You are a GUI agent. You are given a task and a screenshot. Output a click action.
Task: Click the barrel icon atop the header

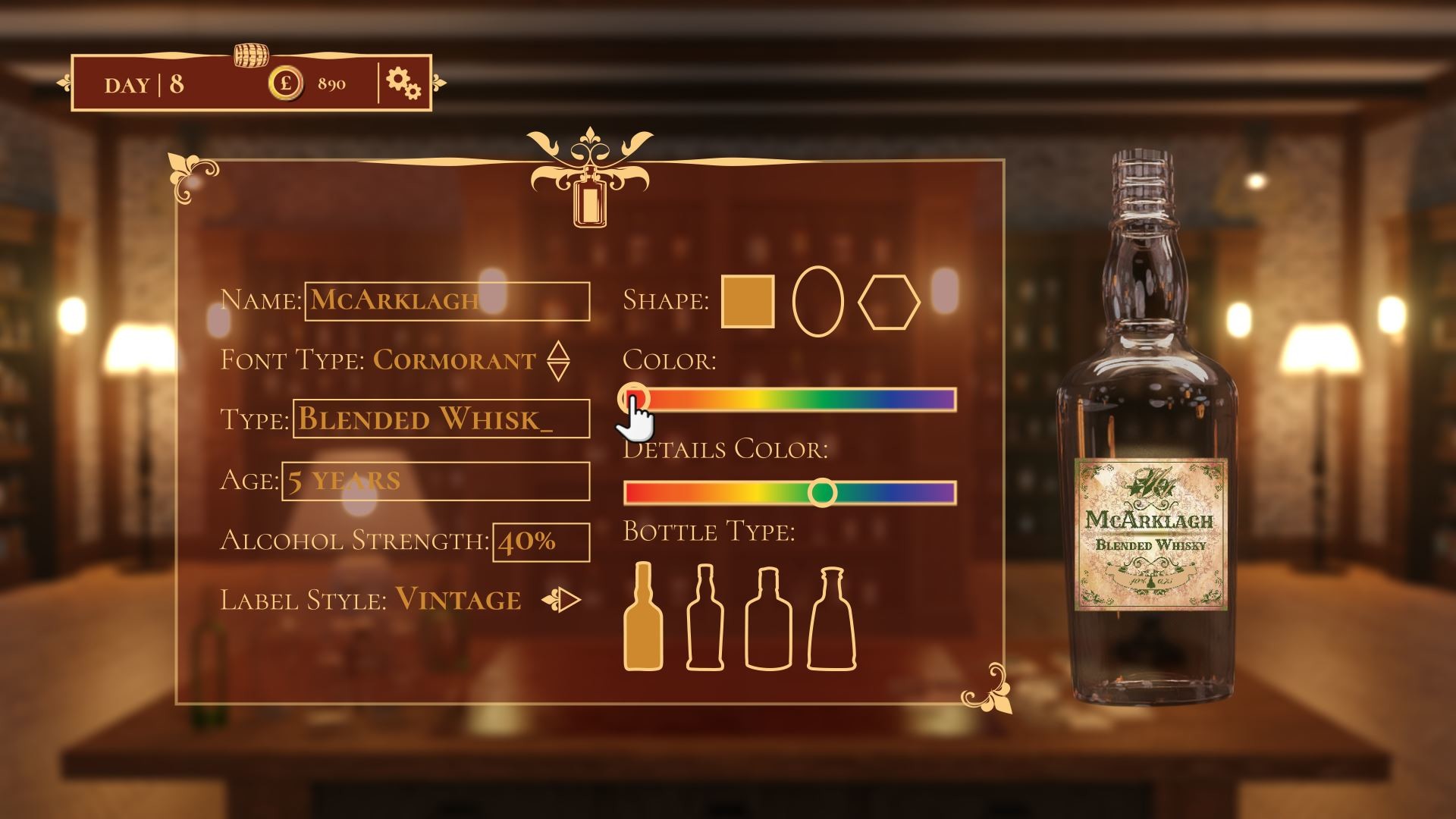click(251, 54)
